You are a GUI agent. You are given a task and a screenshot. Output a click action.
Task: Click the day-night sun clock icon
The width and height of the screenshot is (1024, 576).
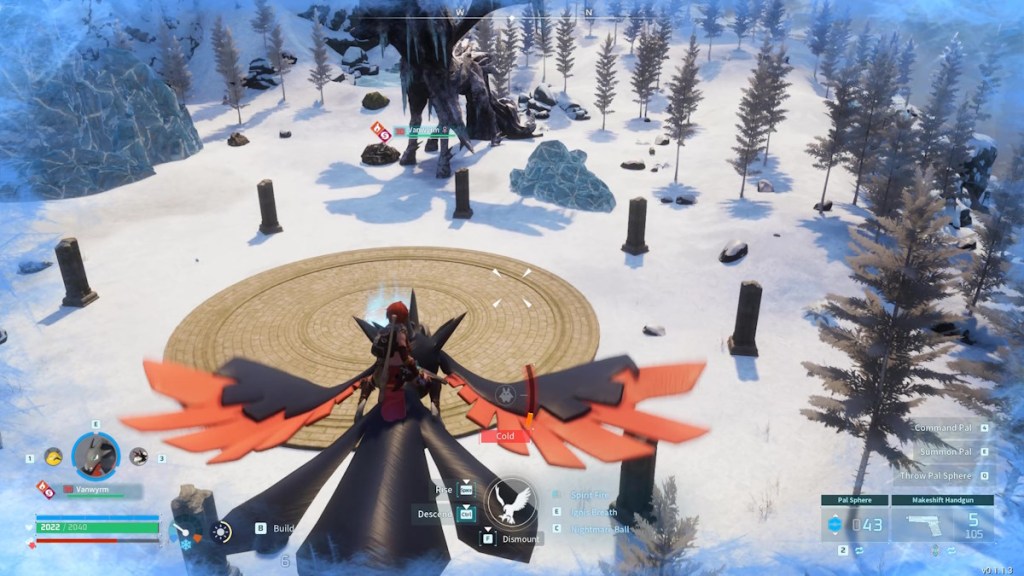[x=221, y=532]
